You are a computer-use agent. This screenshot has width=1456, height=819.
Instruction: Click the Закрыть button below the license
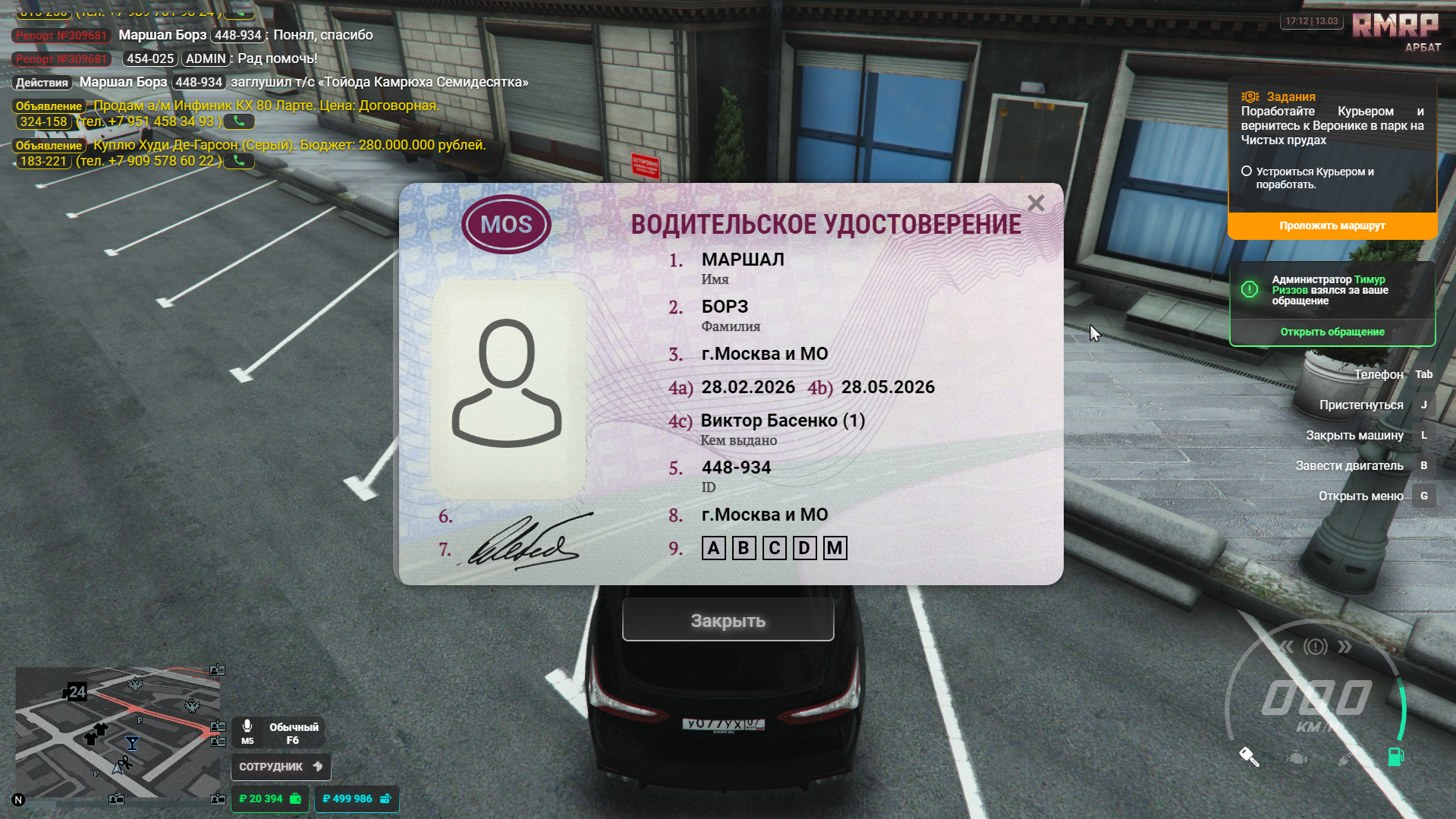click(x=728, y=620)
